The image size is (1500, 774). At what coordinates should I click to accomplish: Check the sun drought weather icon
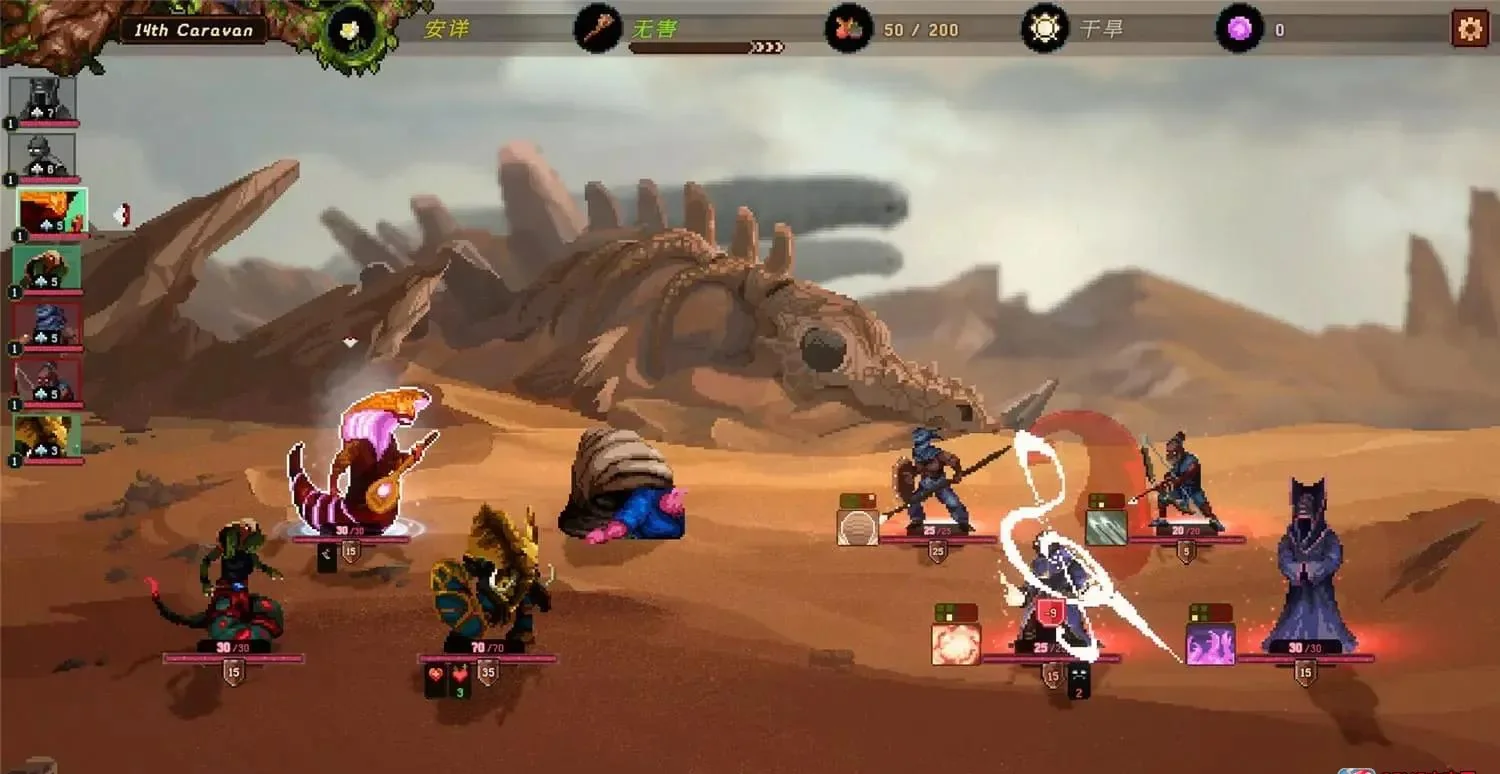(x=1044, y=29)
